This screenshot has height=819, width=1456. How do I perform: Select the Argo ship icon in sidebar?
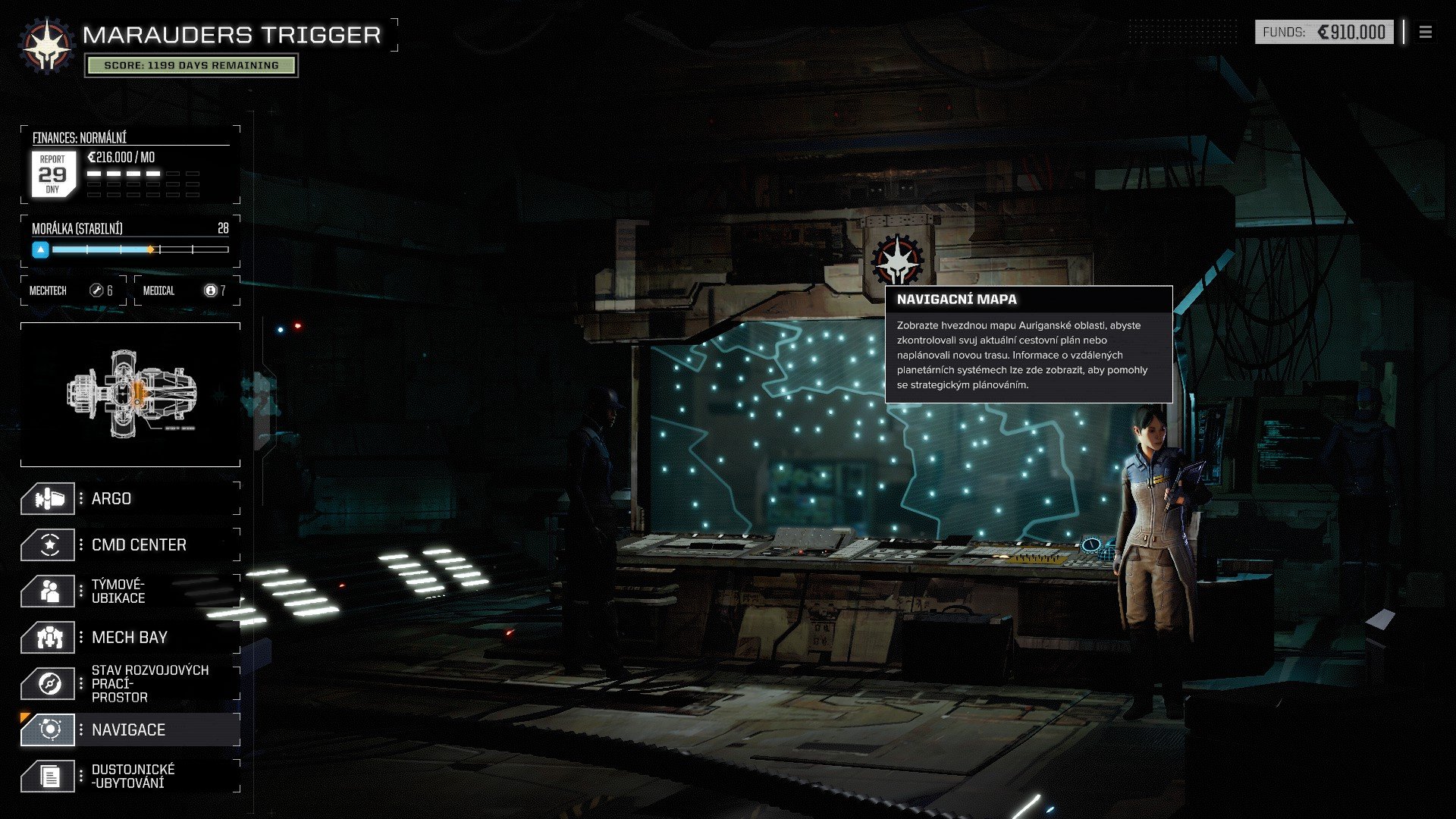pyautogui.click(x=48, y=498)
